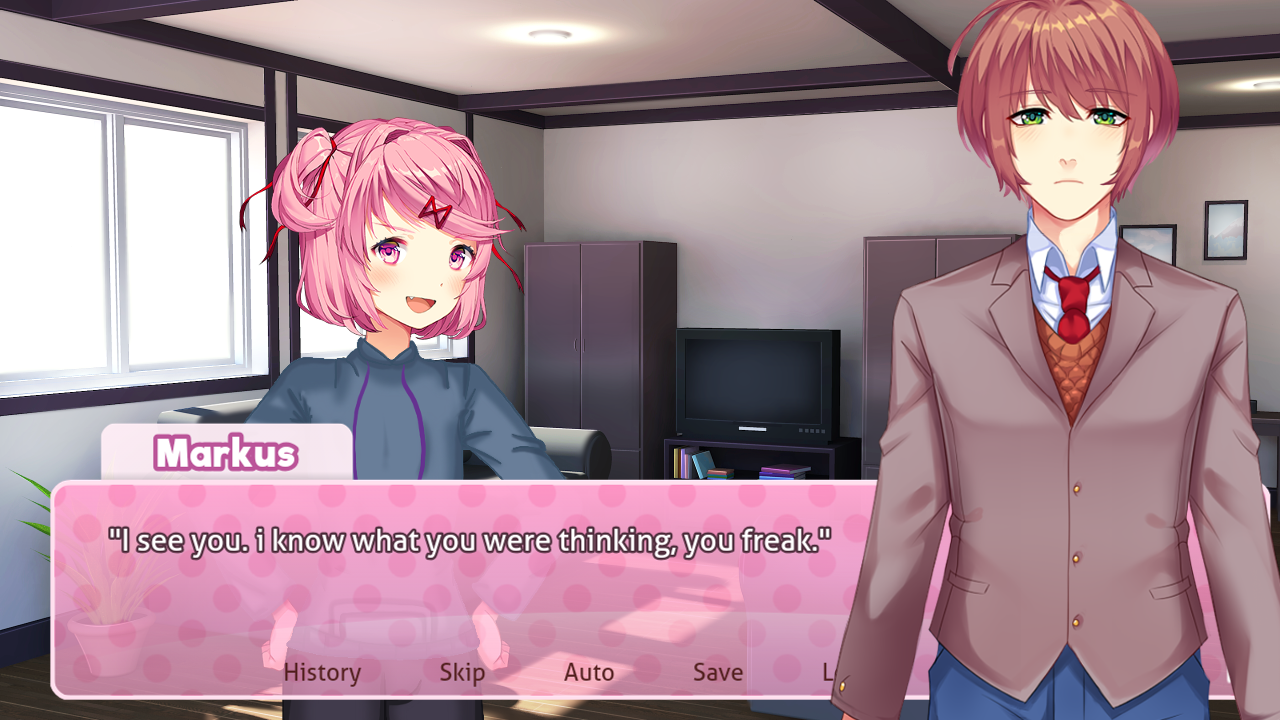Click the dialogue text line in the textbox

[x=470, y=540]
